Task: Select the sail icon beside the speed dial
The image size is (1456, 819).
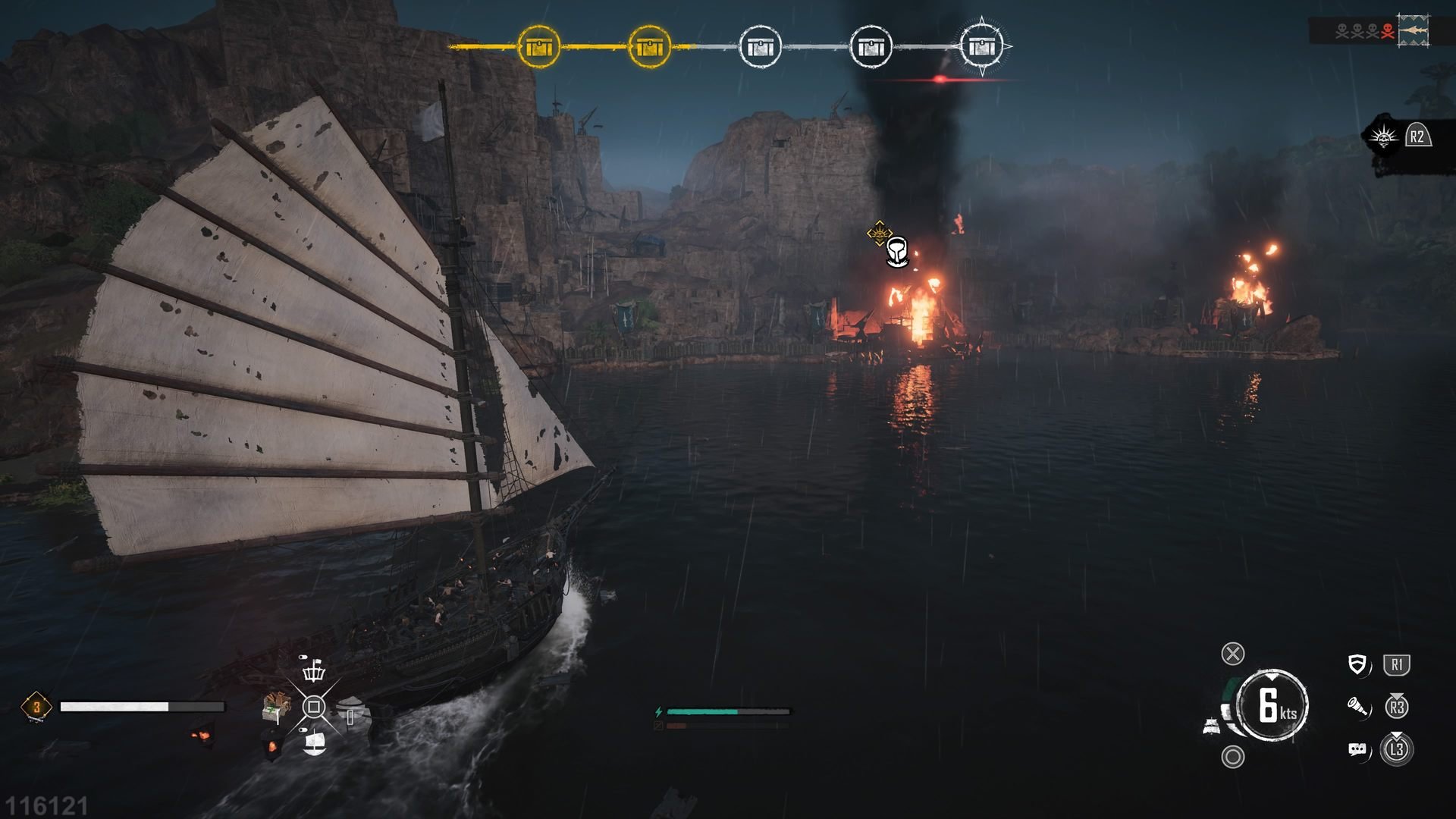Action: coord(1212,726)
